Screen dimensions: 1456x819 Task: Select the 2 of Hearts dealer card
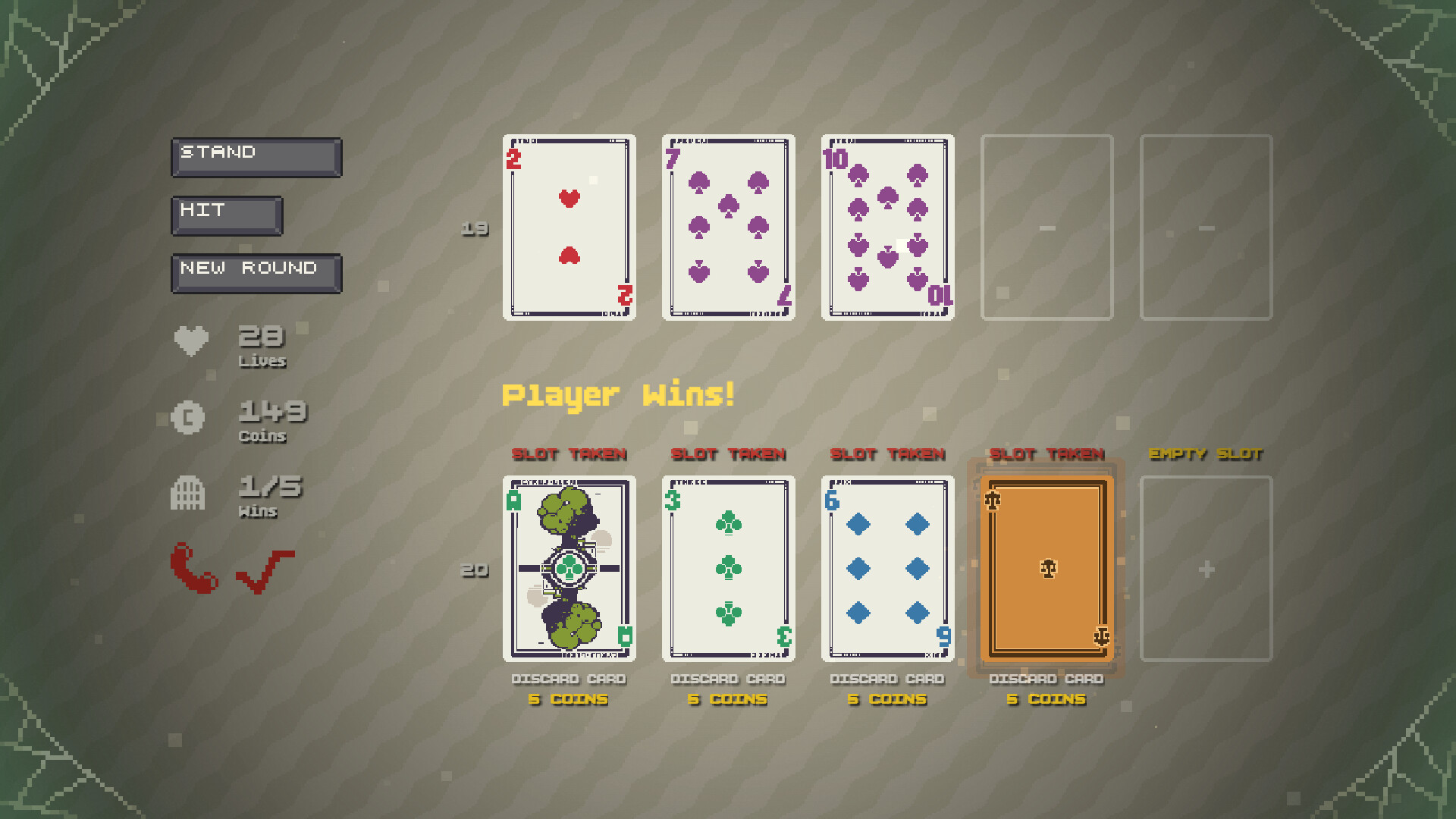(569, 226)
